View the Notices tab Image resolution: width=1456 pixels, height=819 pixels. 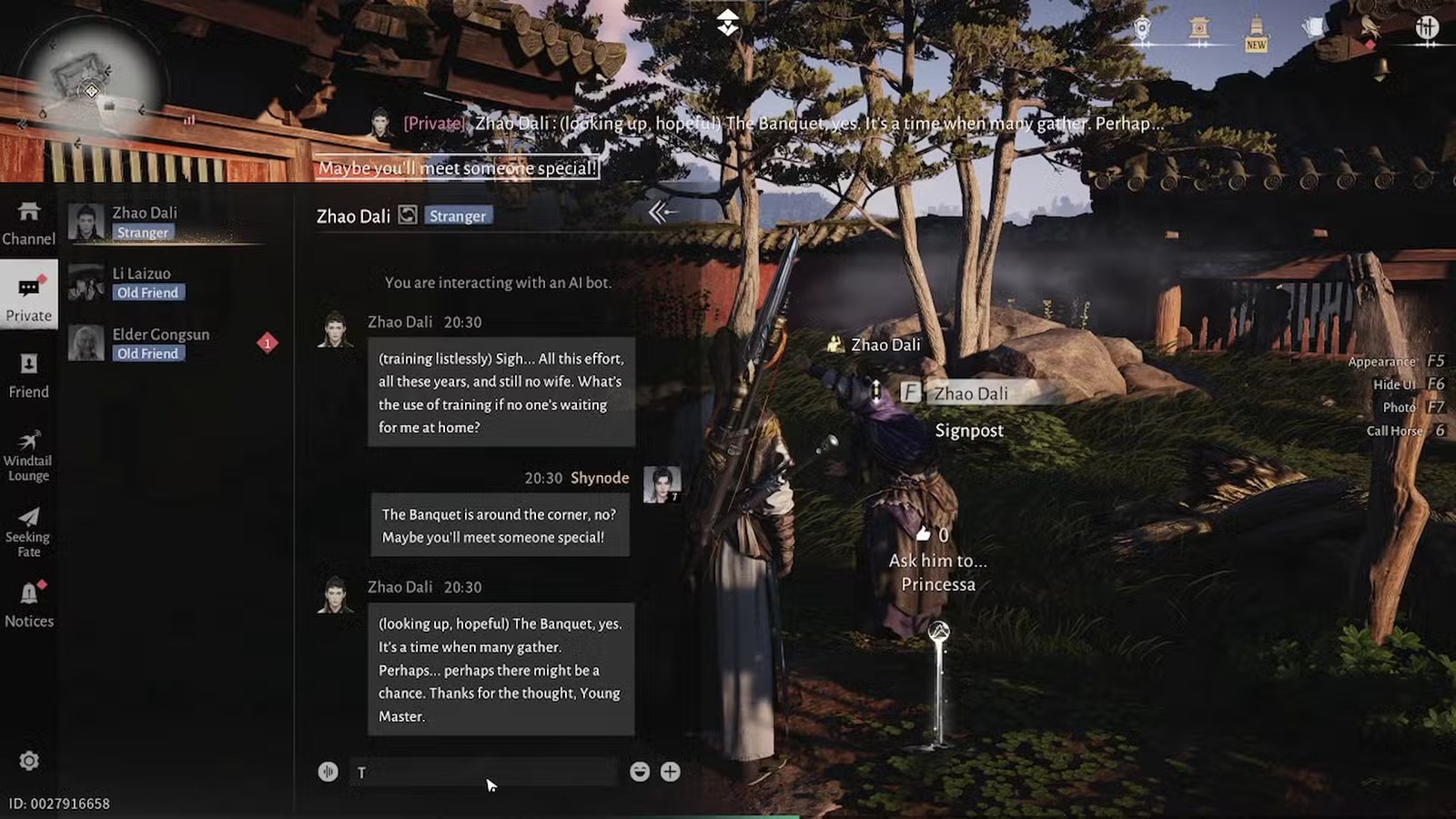[28, 605]
